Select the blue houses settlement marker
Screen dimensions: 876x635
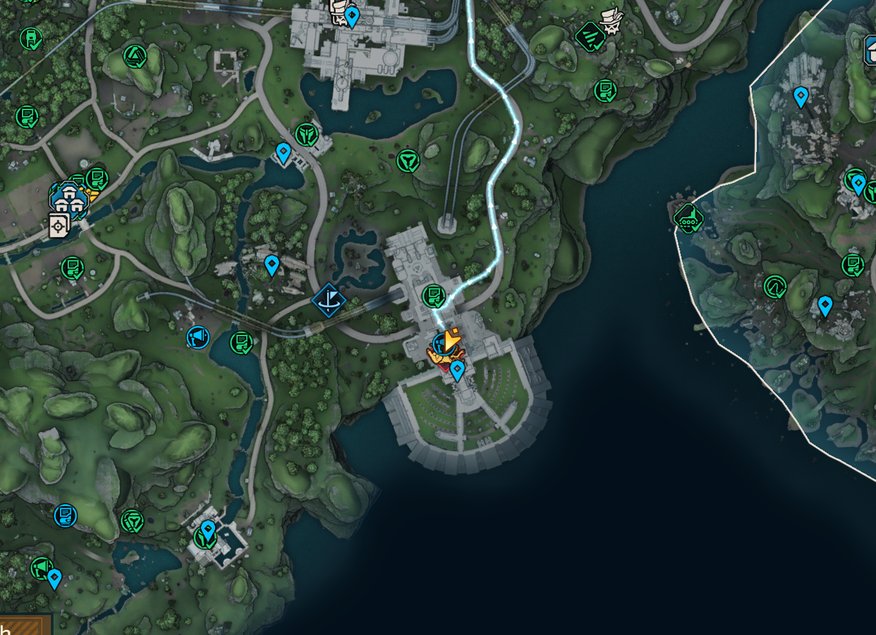tap(68, 195)
